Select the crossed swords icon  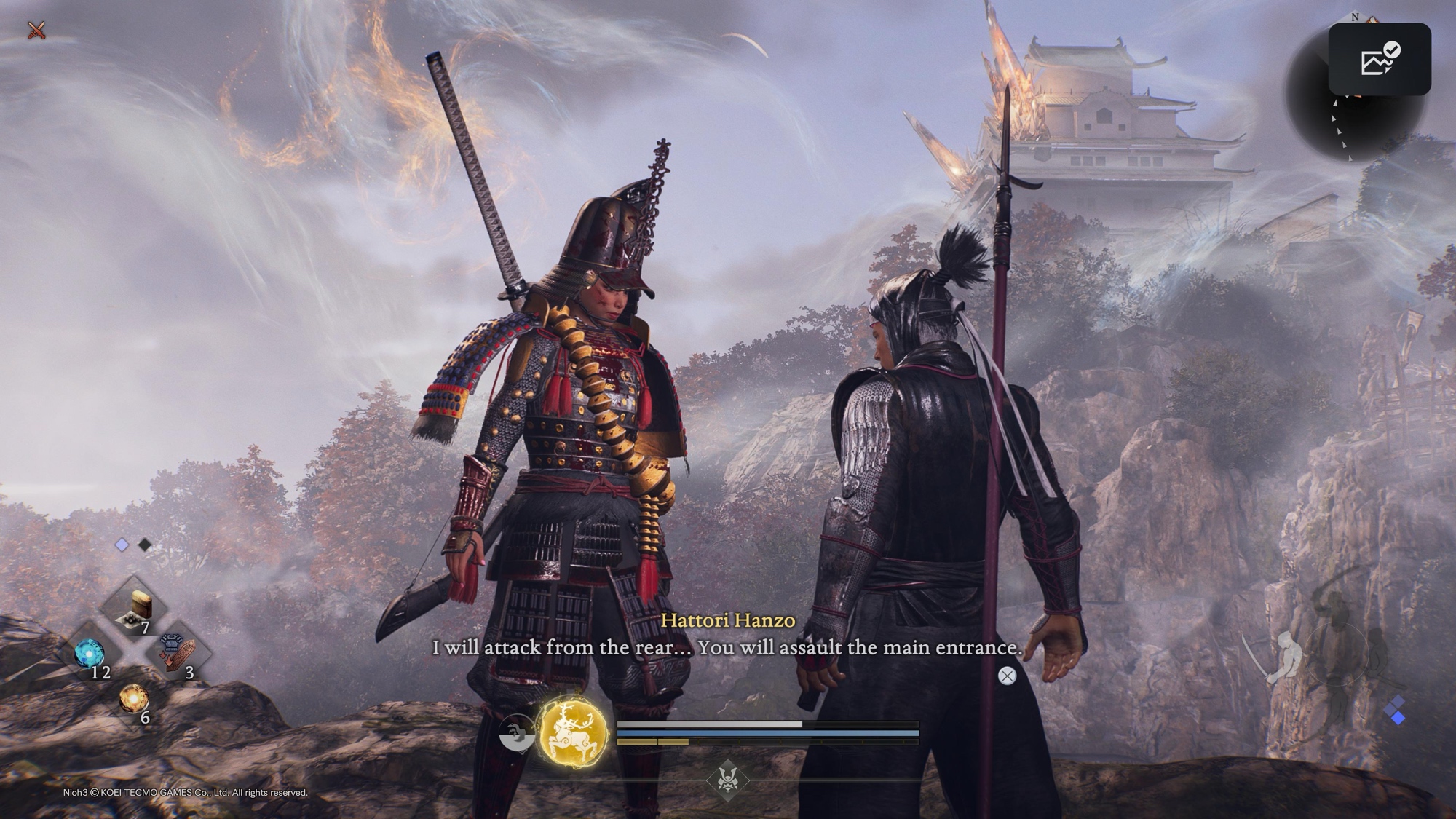(36, 31)
